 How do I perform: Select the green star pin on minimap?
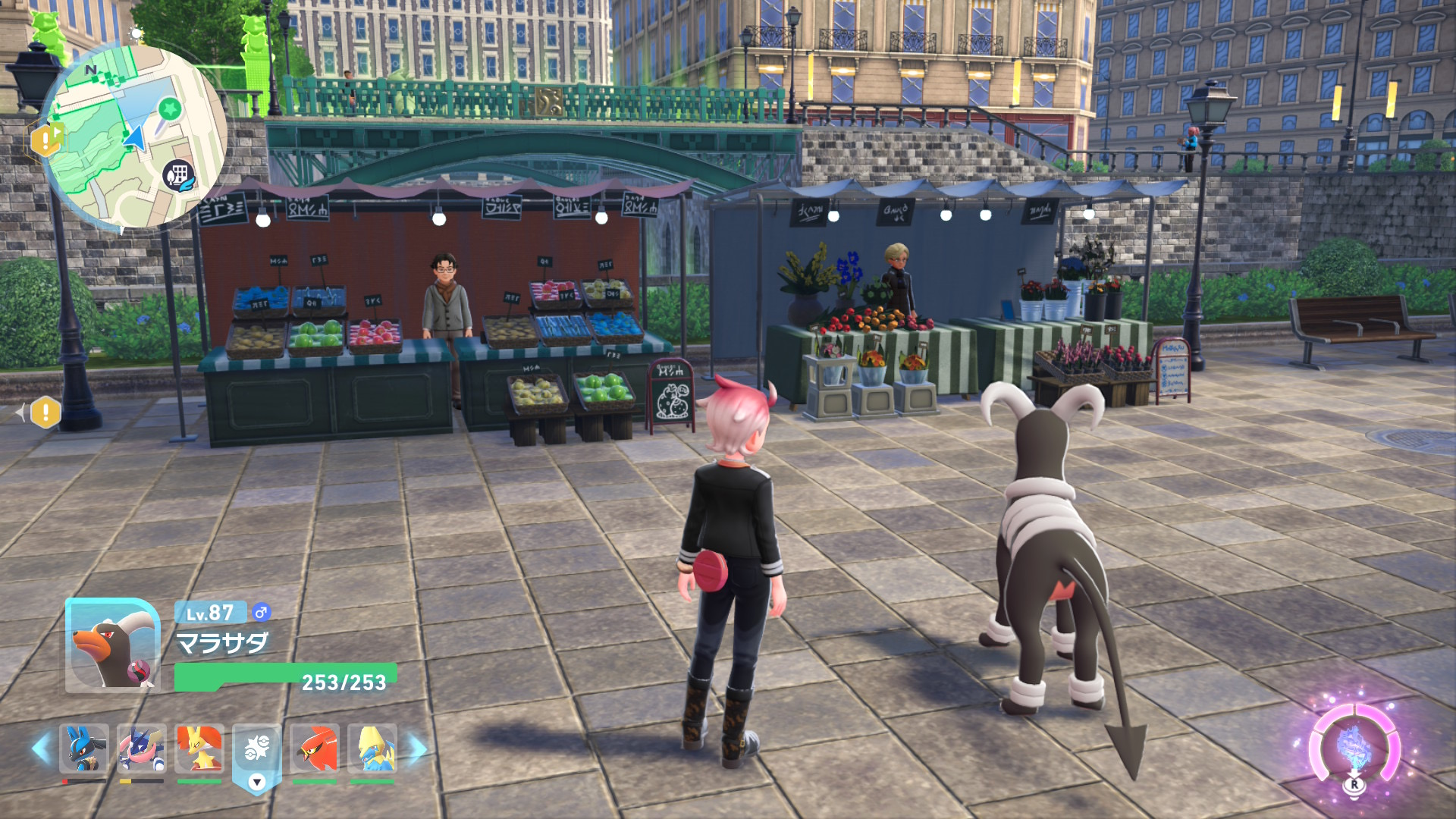click(170, 110)
